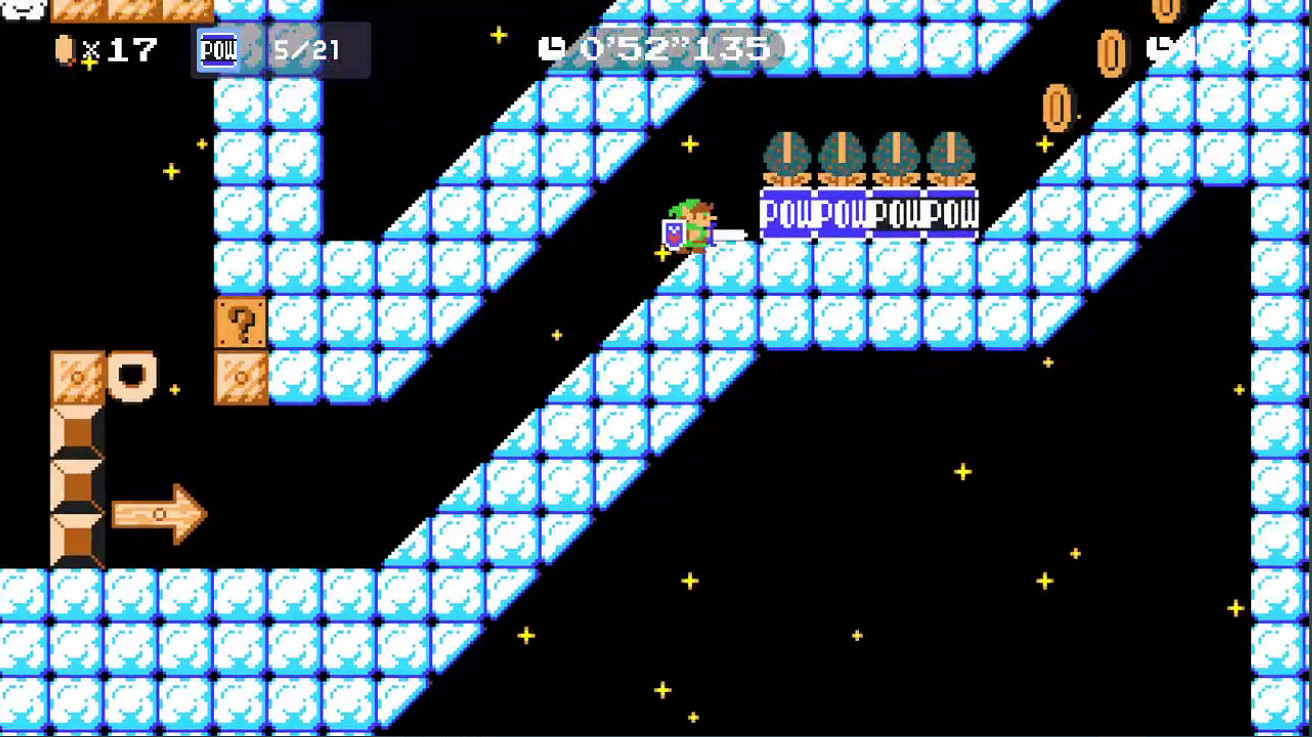
Task: Click the question mark block
Action: pyautogui.click(x=240, y=321)
